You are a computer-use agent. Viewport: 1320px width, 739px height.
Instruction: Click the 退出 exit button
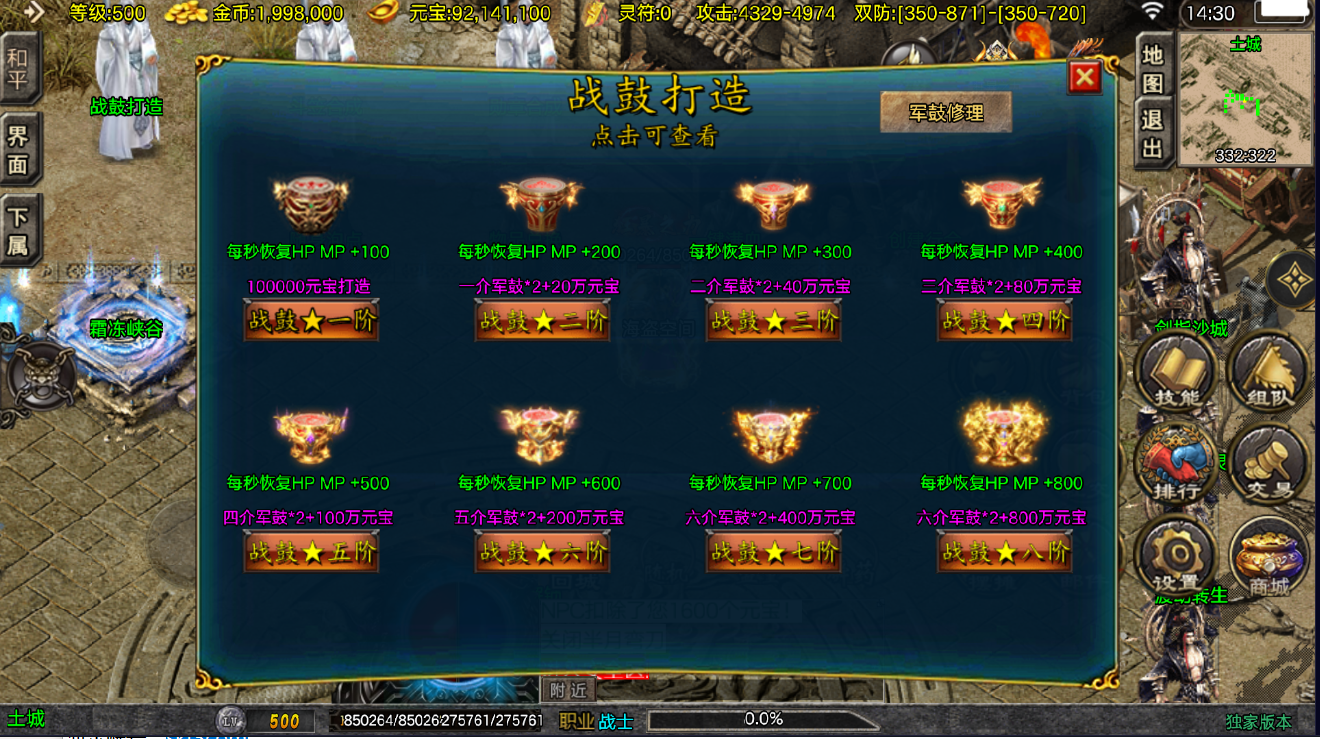click(x=1153, y=134)
